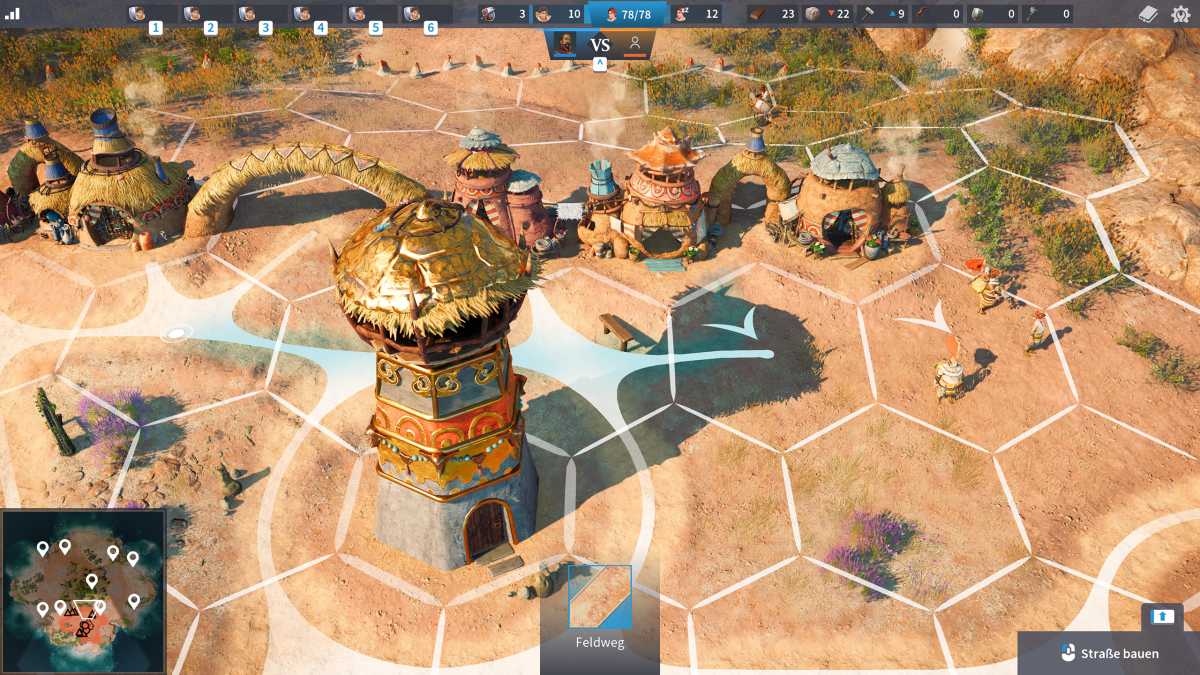1200x675 pixels.
Task: Click the blue up-arrow button
Action: (x=1162, y=616)
